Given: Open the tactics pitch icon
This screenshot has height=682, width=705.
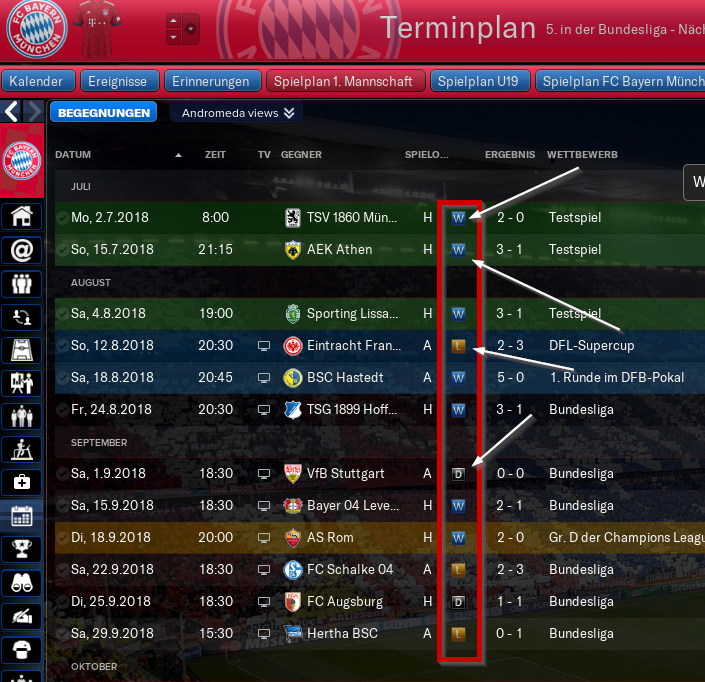Looking at the screenshot, I should [x=21, y=349].
